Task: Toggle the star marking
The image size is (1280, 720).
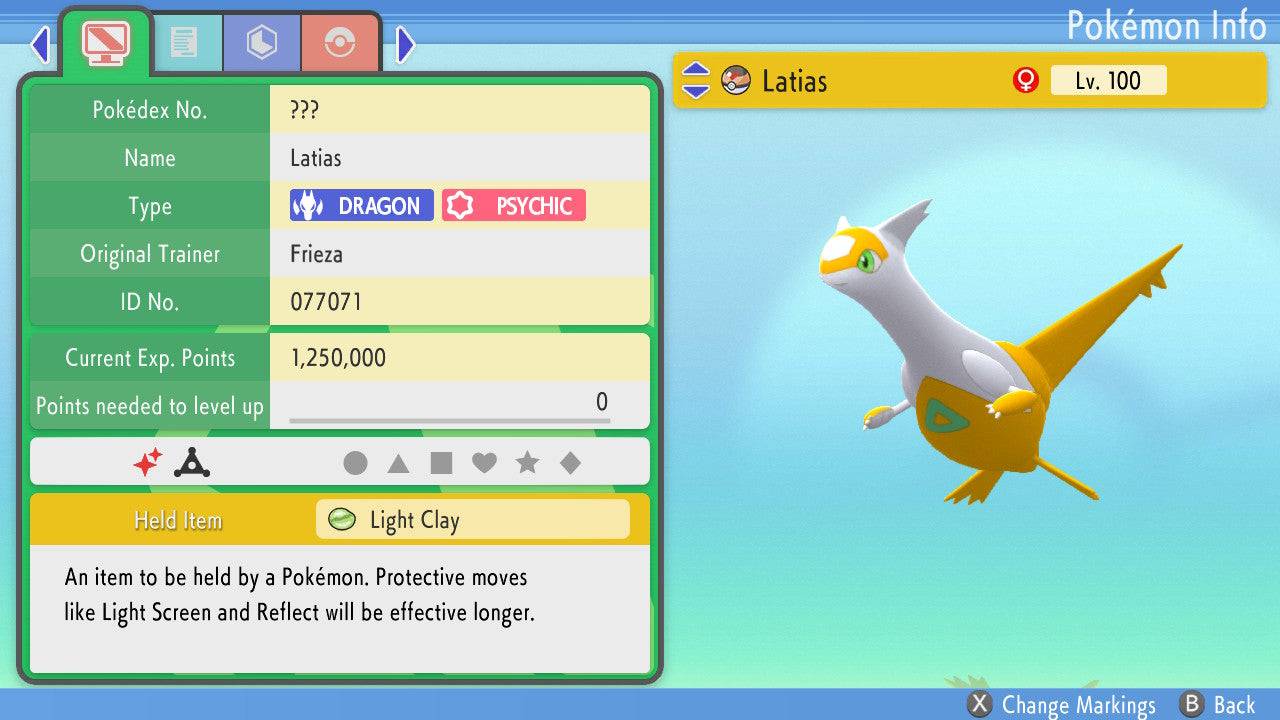Action: [527, 463]
